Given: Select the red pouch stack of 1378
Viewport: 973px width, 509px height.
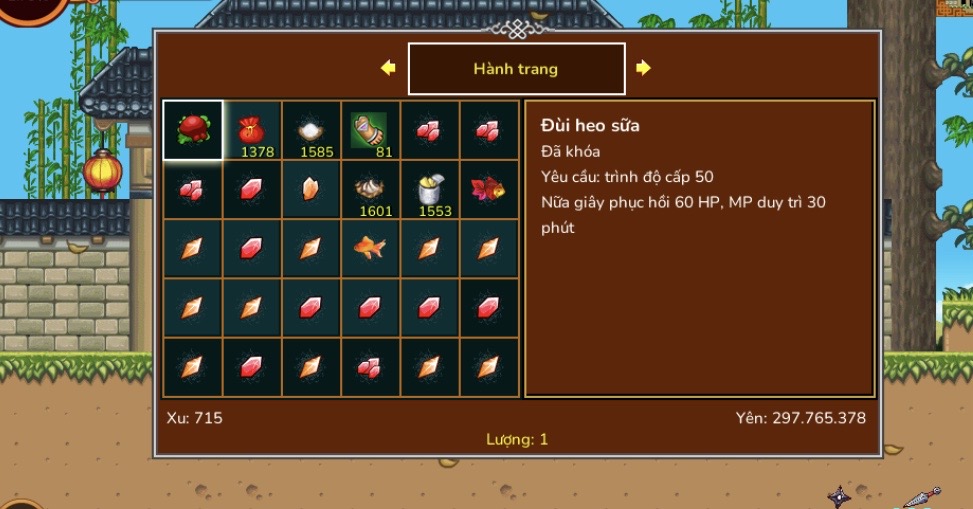Looking at the screenshot, I should 252,130.
